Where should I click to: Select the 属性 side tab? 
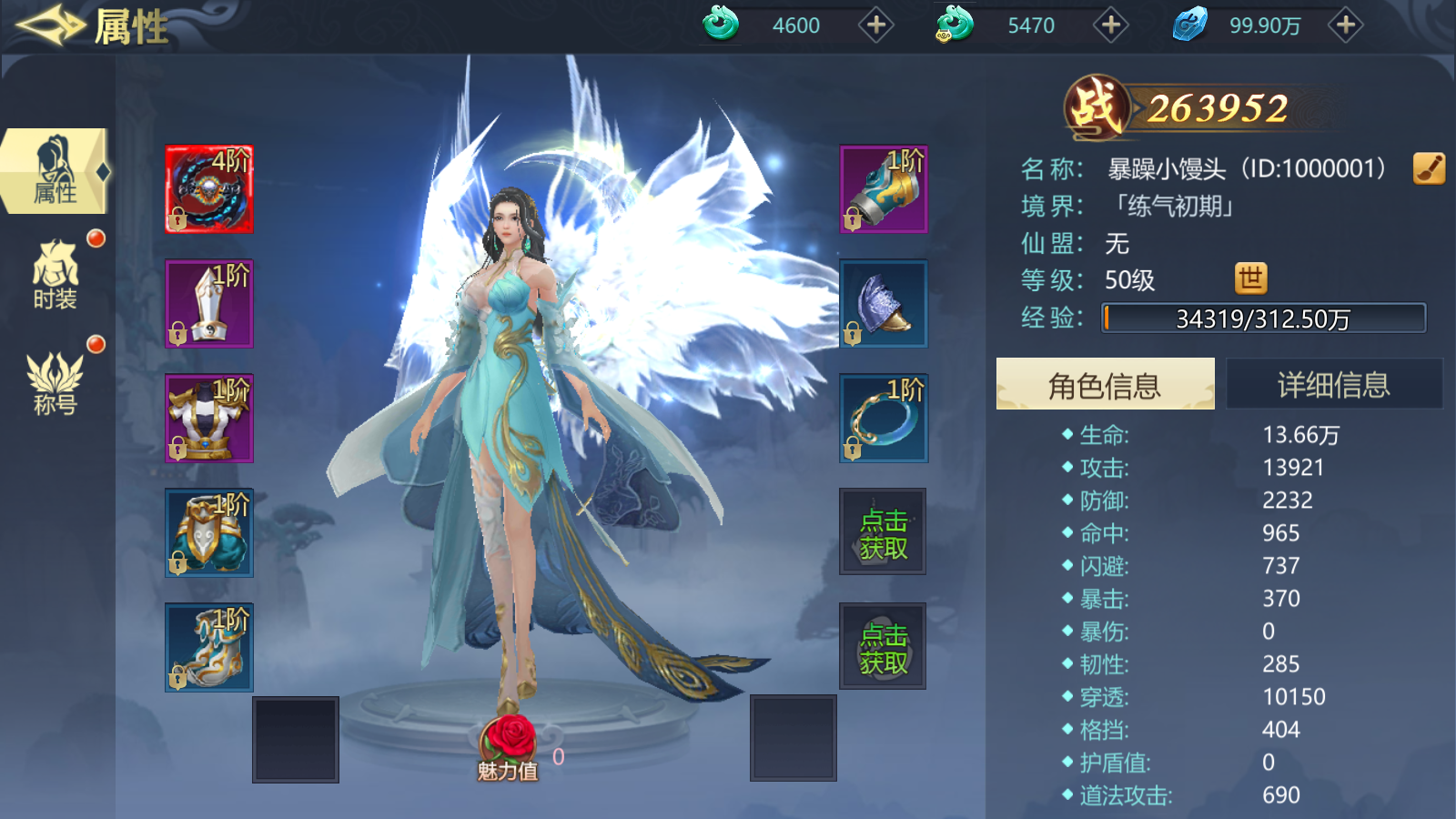click(x=55, y=171)
